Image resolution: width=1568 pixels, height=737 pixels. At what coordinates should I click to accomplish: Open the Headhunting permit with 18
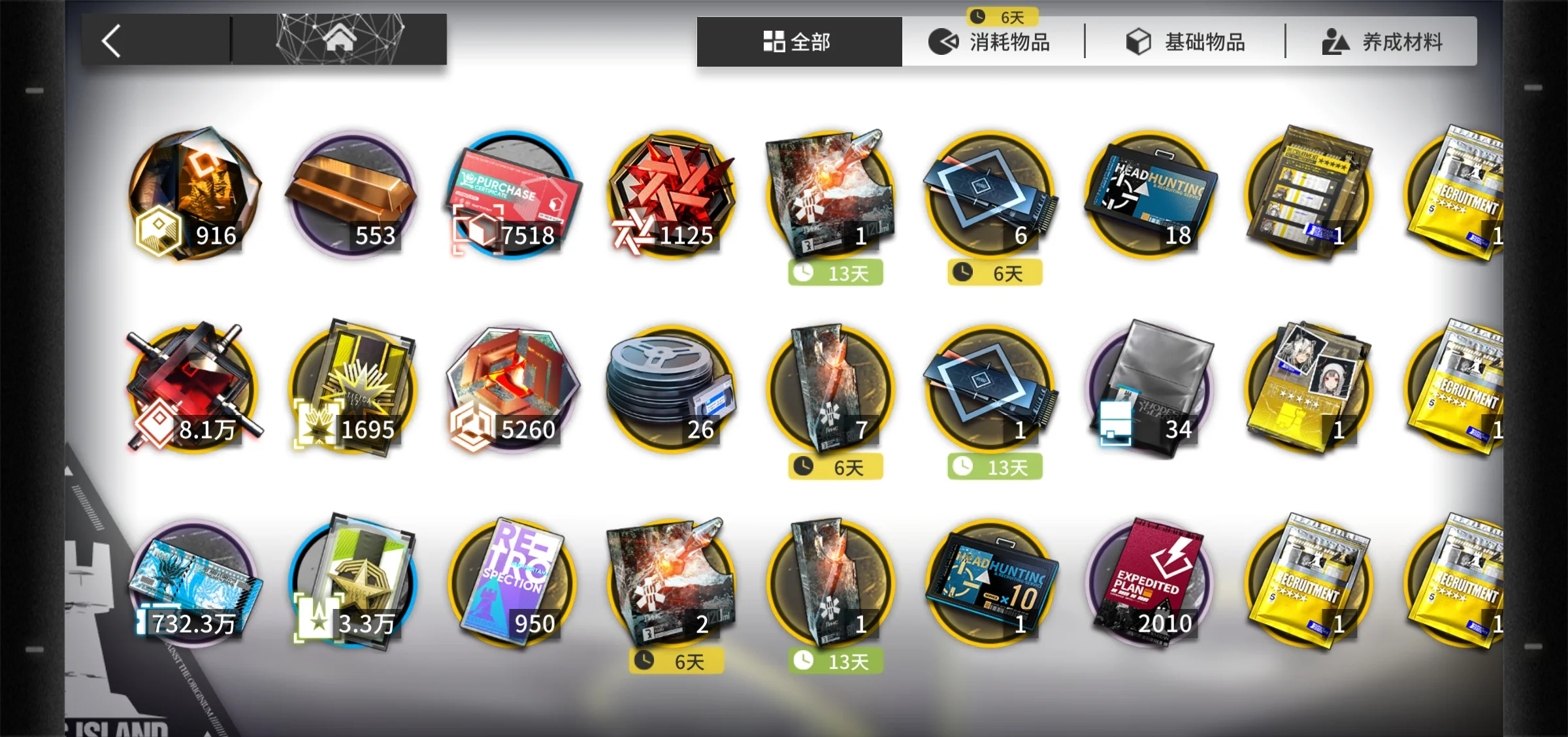1150,195
